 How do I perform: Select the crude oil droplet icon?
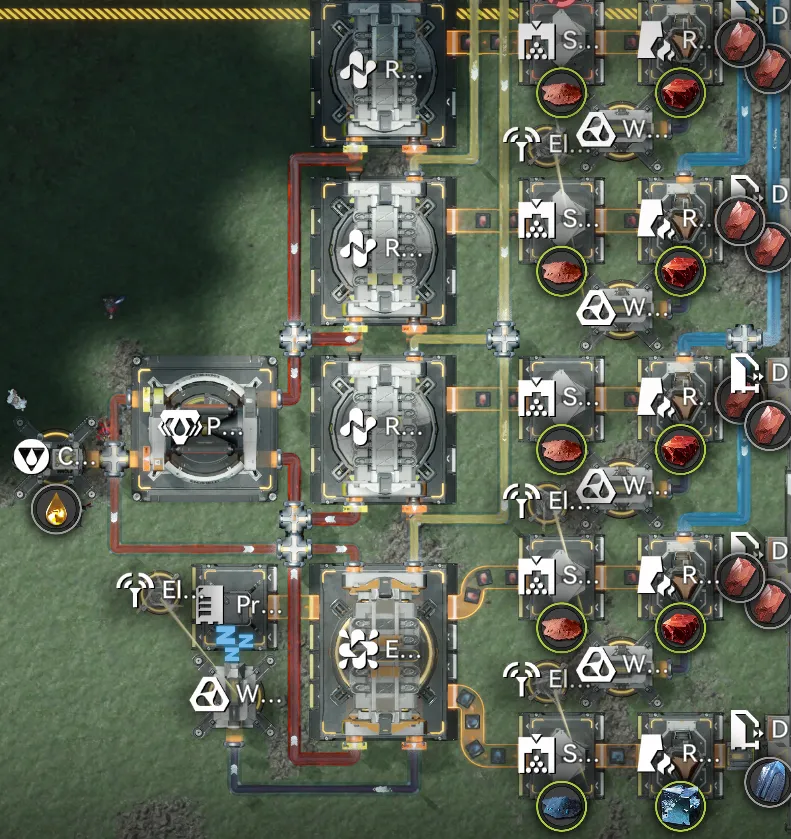click(x=57, y=509)
